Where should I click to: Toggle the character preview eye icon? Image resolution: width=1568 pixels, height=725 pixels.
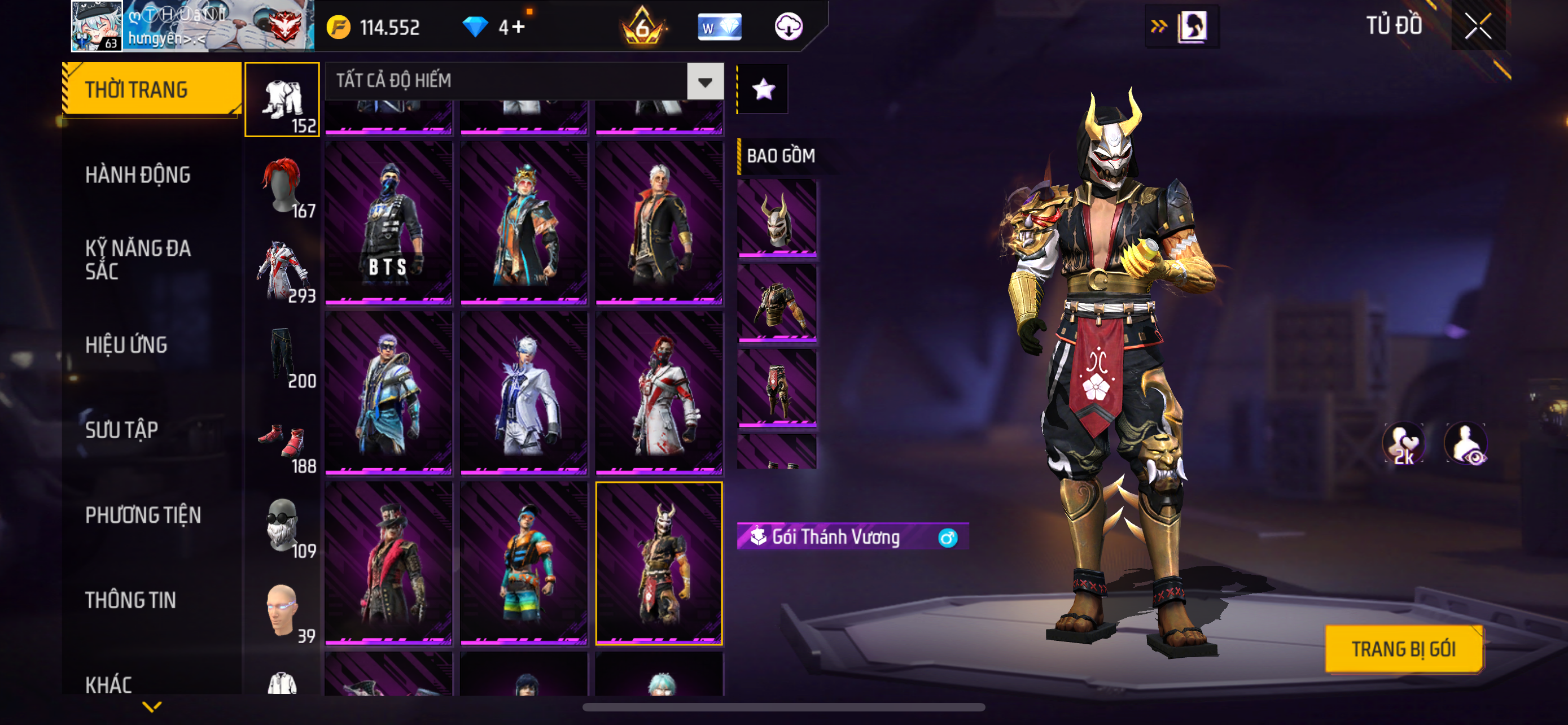click(x=1467, y=444)
